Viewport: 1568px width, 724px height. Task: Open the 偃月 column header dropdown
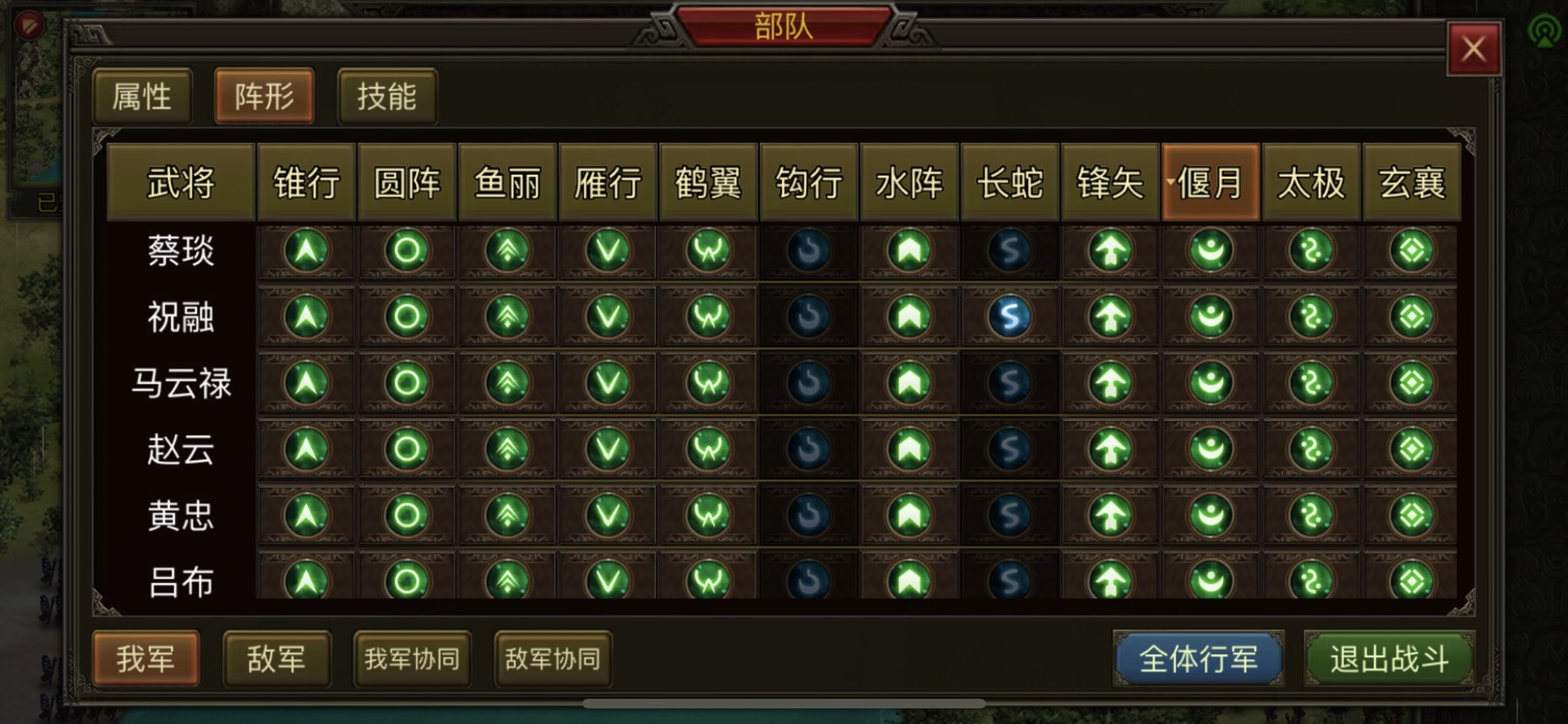click(x=1209, y=184)
